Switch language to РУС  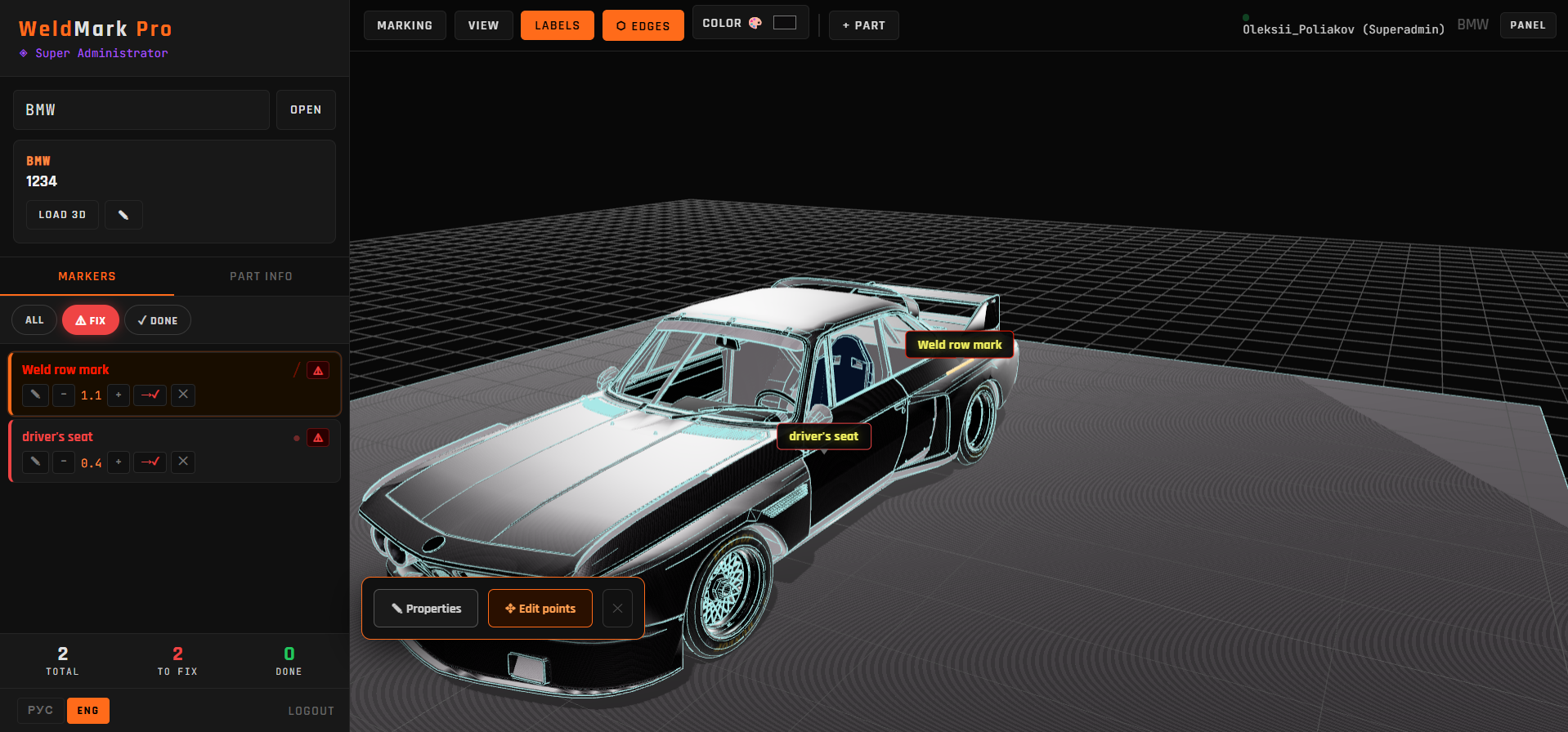pyautogui.click(x=39, y=710)
